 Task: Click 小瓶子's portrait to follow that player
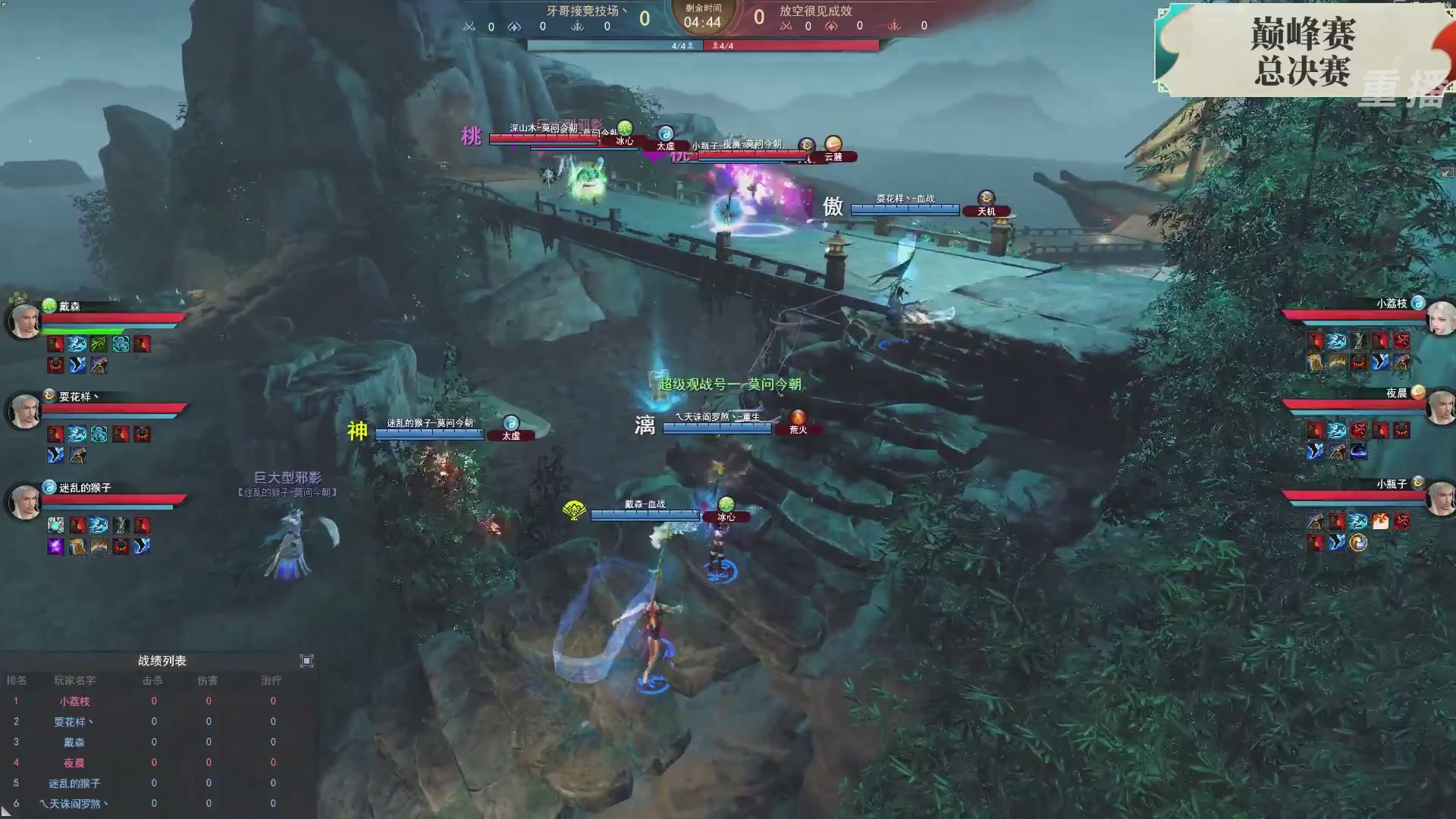point(1440,497)
